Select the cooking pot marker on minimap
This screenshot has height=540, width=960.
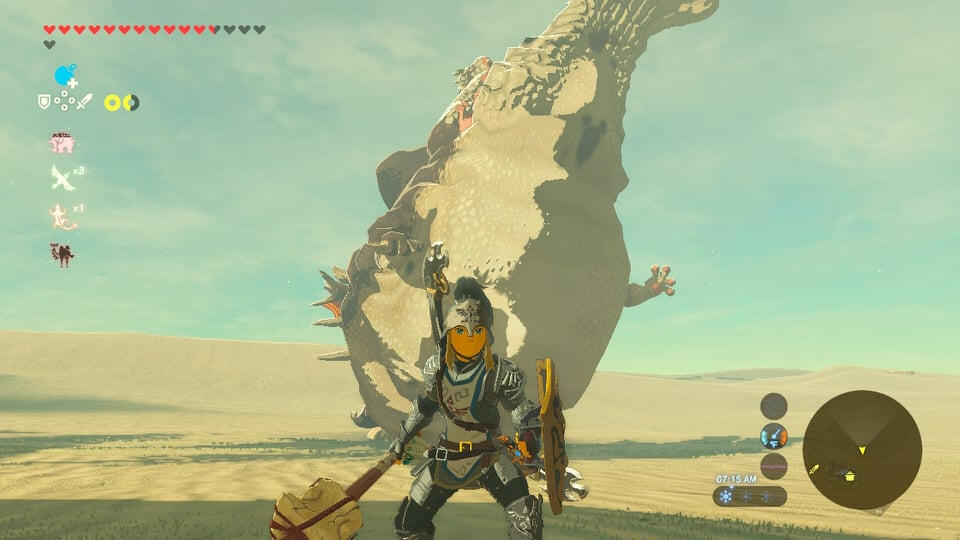coord(849,476)
